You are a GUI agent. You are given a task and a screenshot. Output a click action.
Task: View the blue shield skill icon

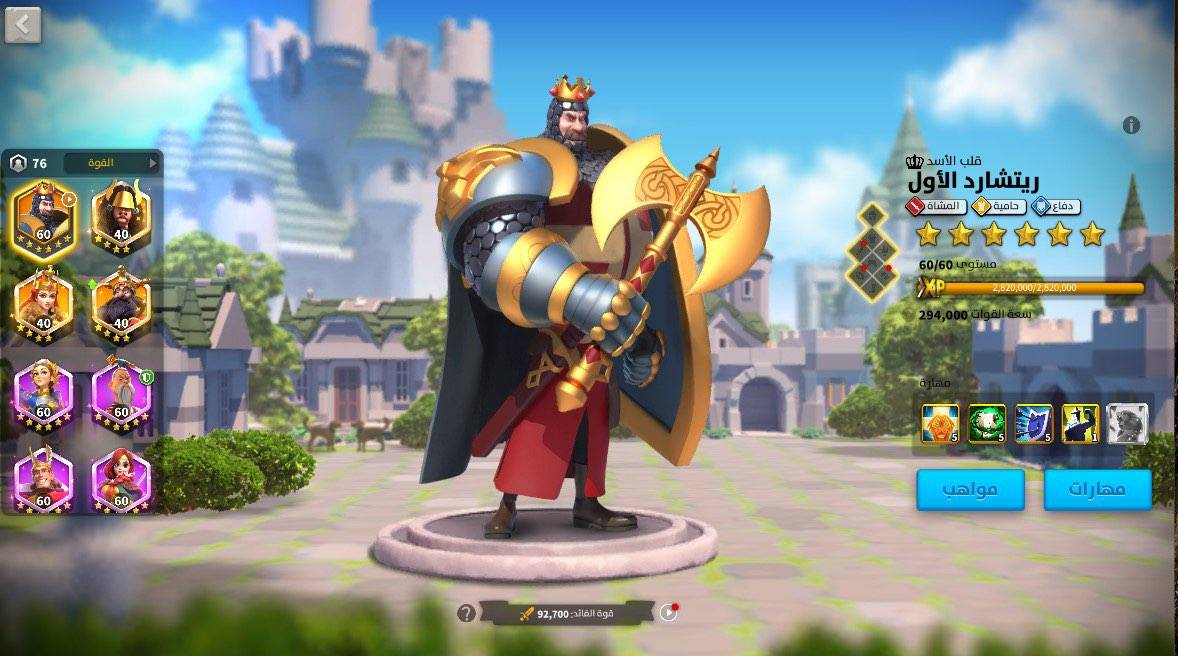pos(1034,423)
